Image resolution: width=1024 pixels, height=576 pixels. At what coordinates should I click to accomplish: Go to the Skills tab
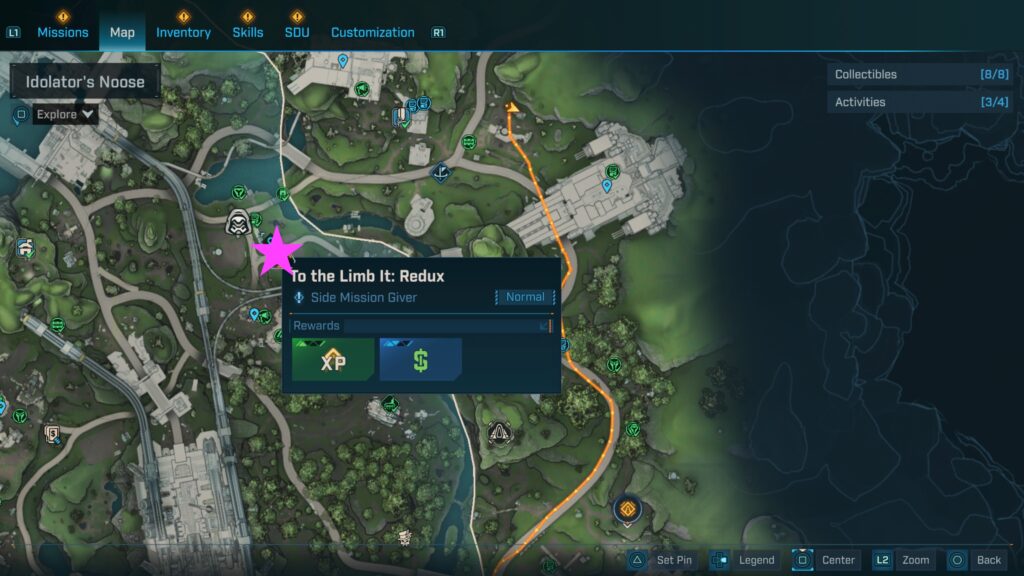pos(247,32)
